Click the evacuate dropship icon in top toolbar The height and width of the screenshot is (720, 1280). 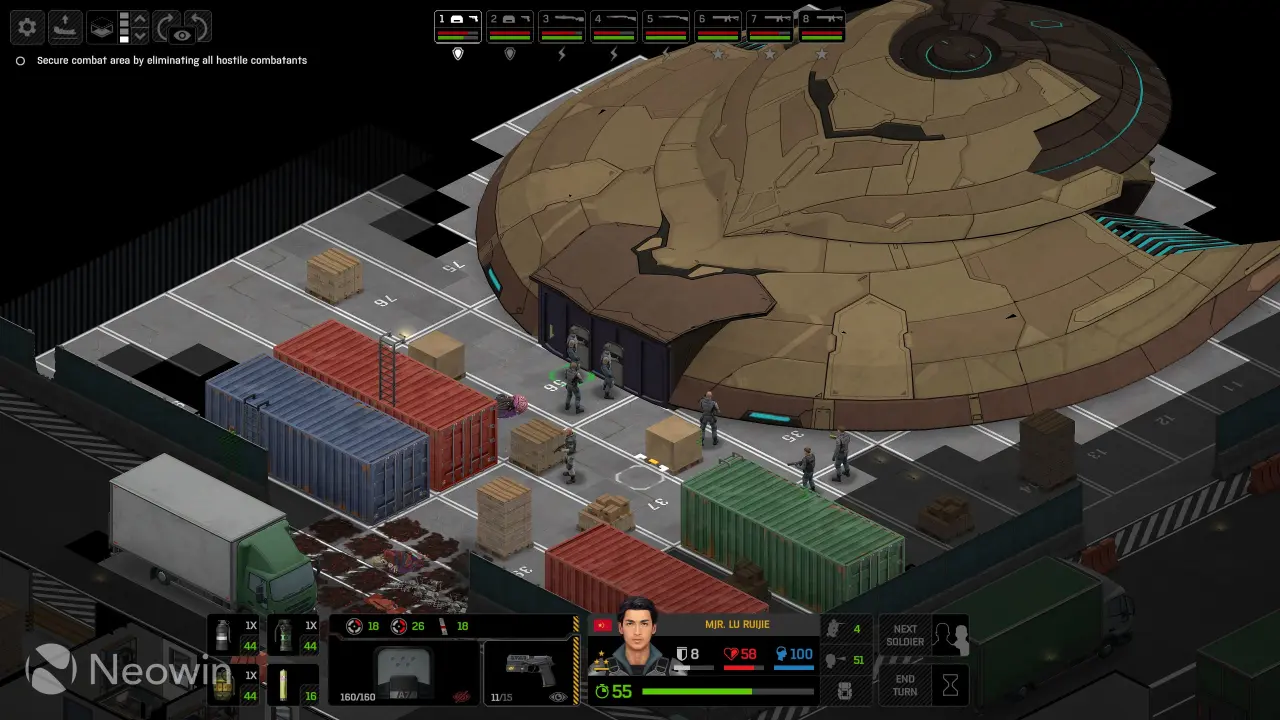coord(65,27)
